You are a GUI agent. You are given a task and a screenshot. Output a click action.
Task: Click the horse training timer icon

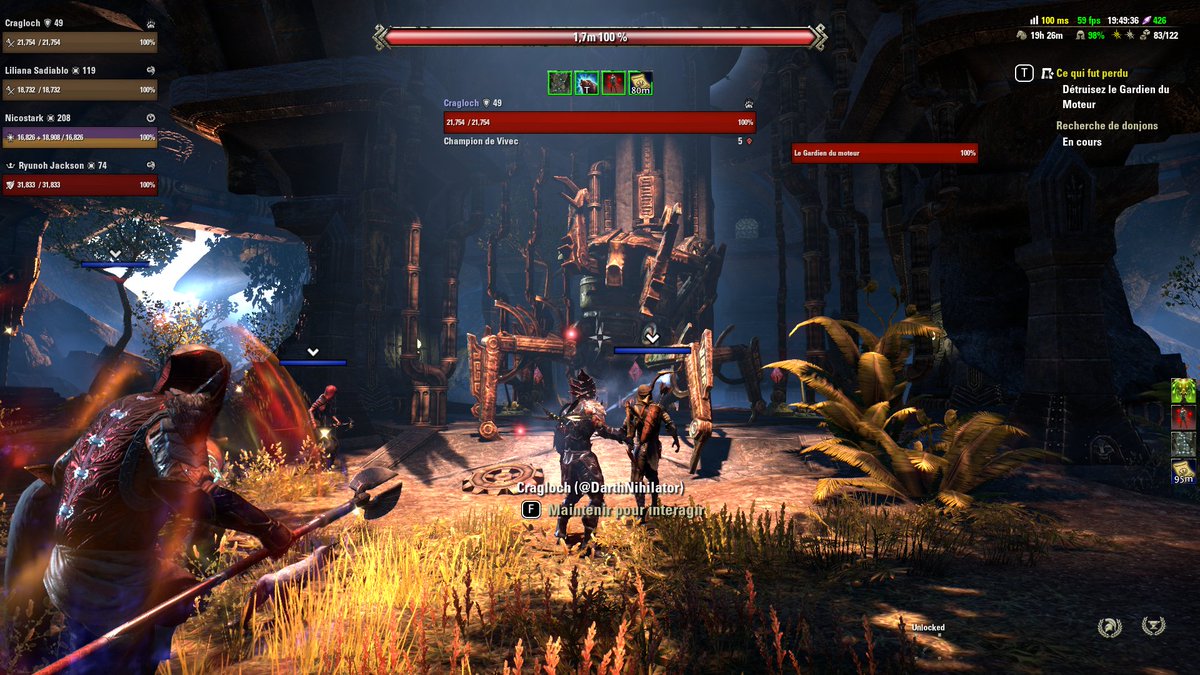pyautogui.click(x=1022, y=35)
